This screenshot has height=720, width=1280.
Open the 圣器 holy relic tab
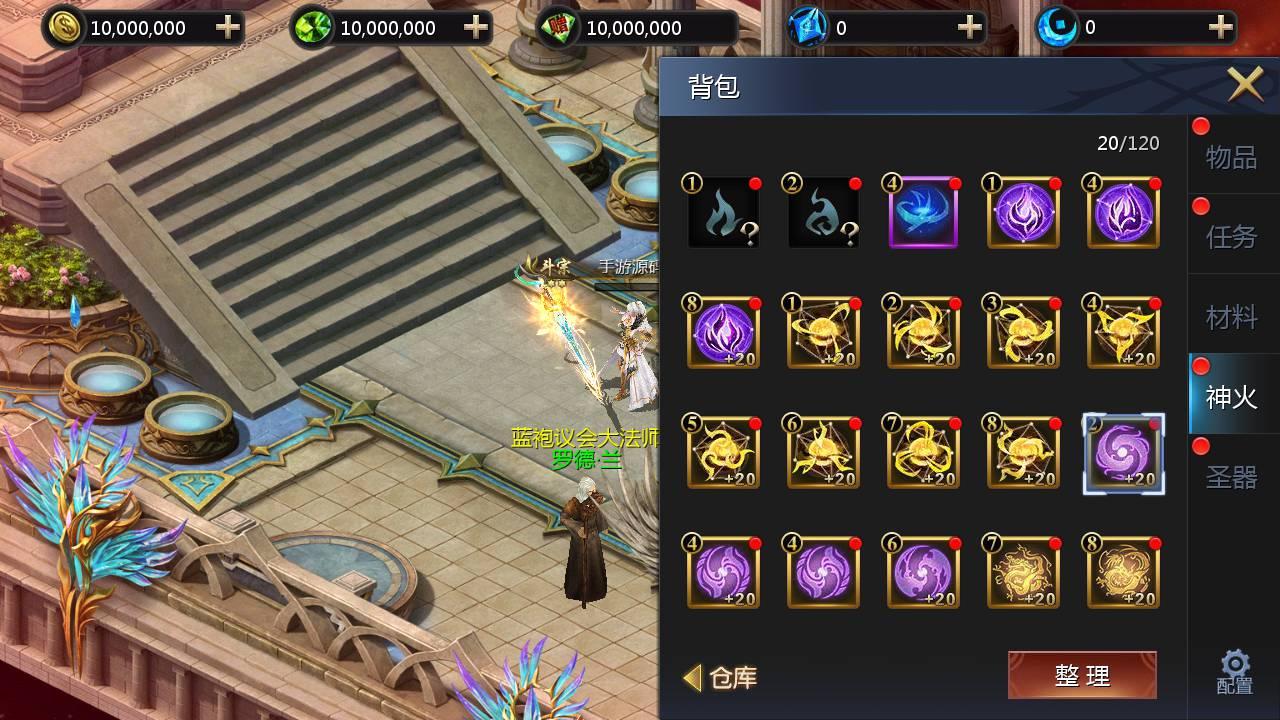(x=1231, y=477)
